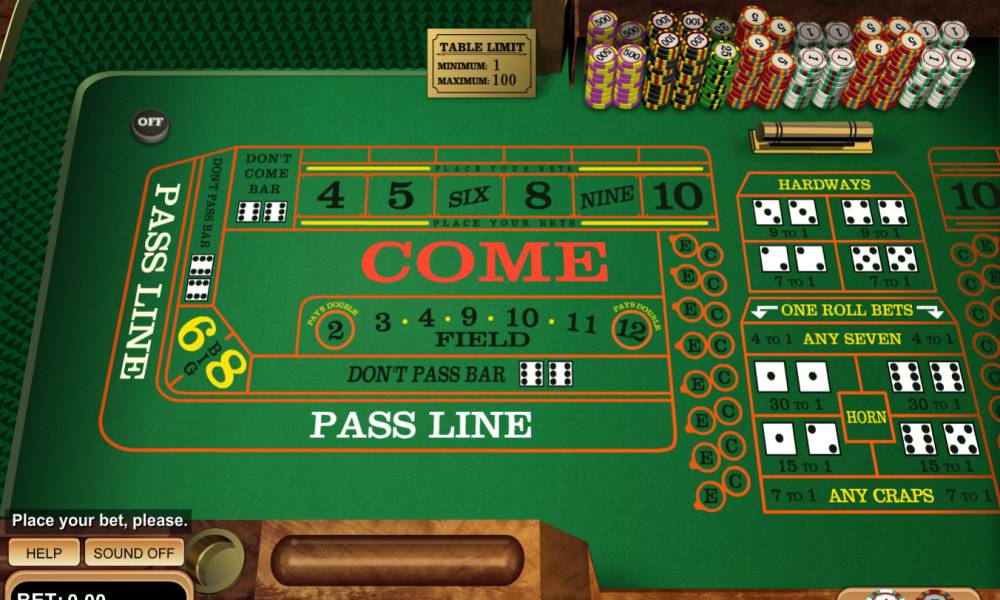Click the OFF puck marker

pos(150,125)
